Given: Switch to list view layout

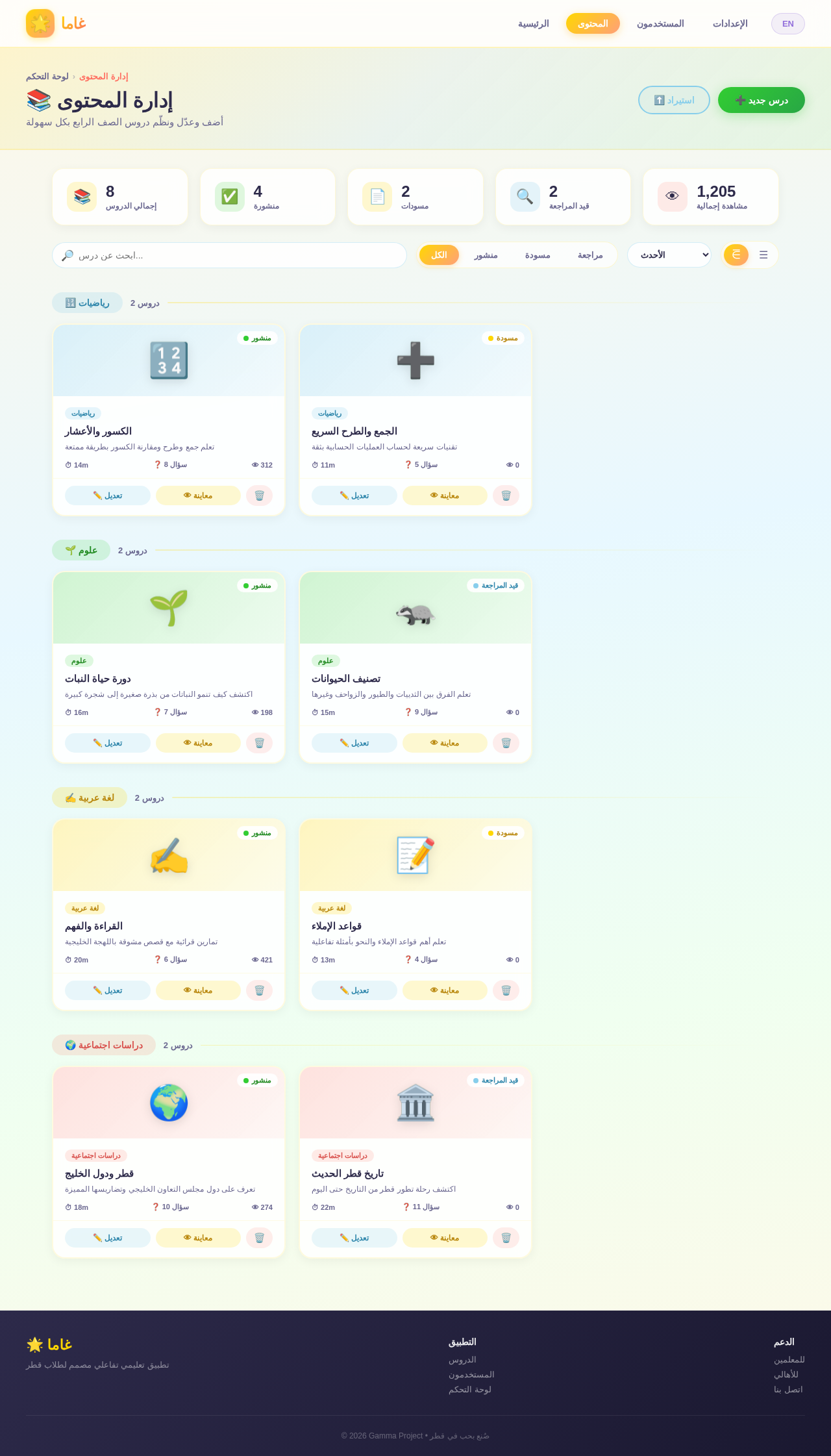Looking at the screenshot, I should pyautogui.click(x=763, y=255).
